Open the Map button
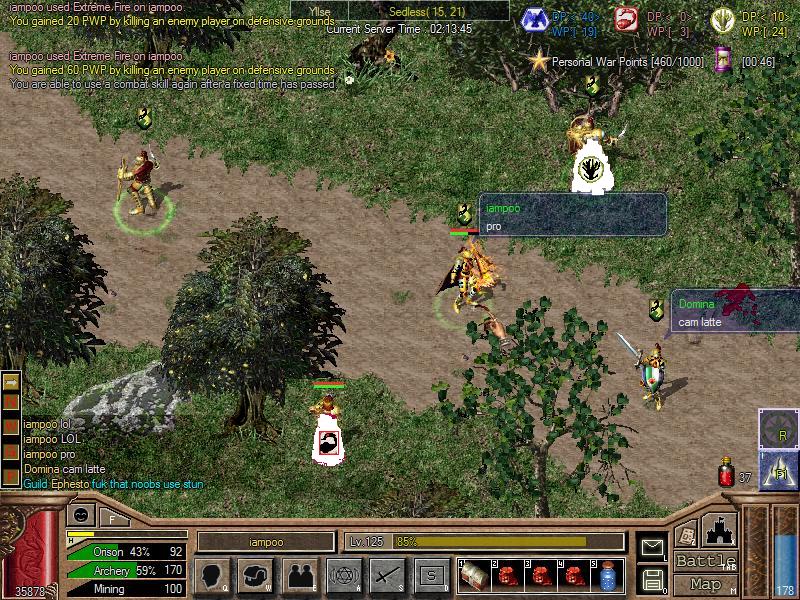Screen dimensions: 800x600 coord(706,584)
